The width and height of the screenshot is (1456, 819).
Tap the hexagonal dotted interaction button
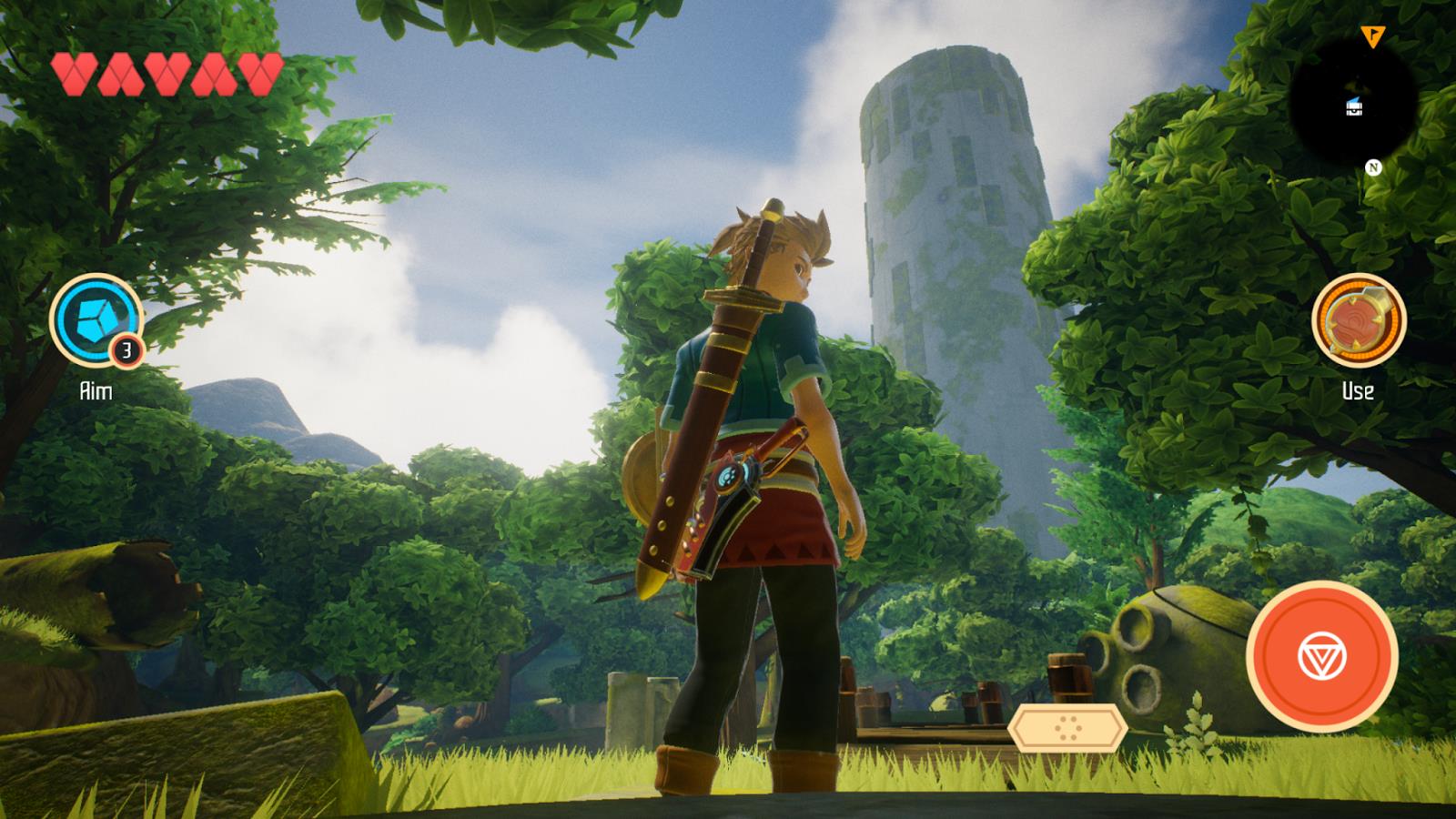[1069, 729]
